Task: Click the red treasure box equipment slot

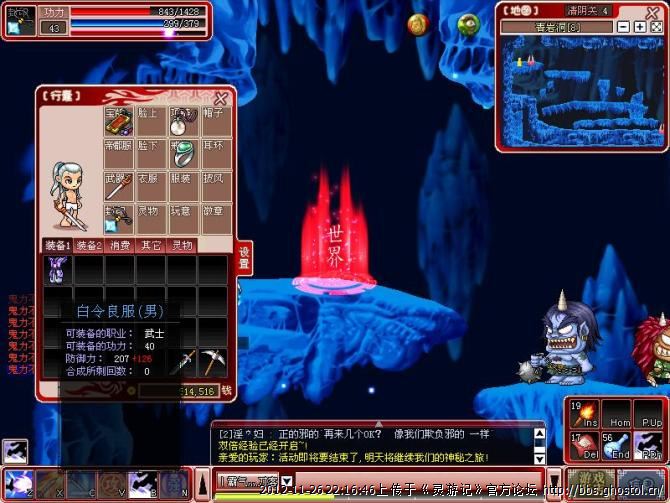Action: tap(118, 122)
